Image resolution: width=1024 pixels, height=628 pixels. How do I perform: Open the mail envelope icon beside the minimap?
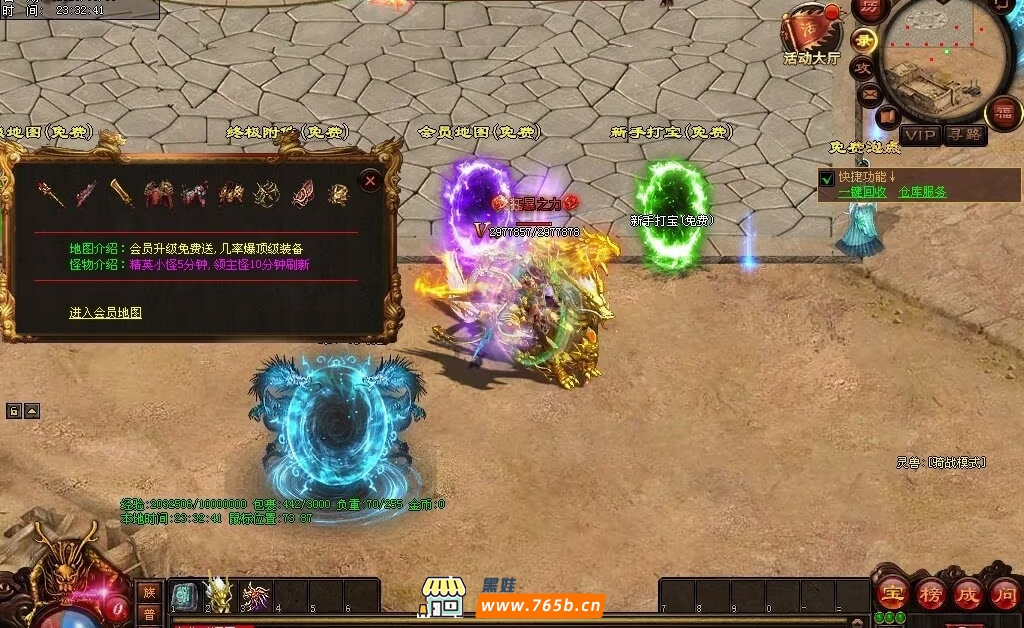(x=870, y=95)
